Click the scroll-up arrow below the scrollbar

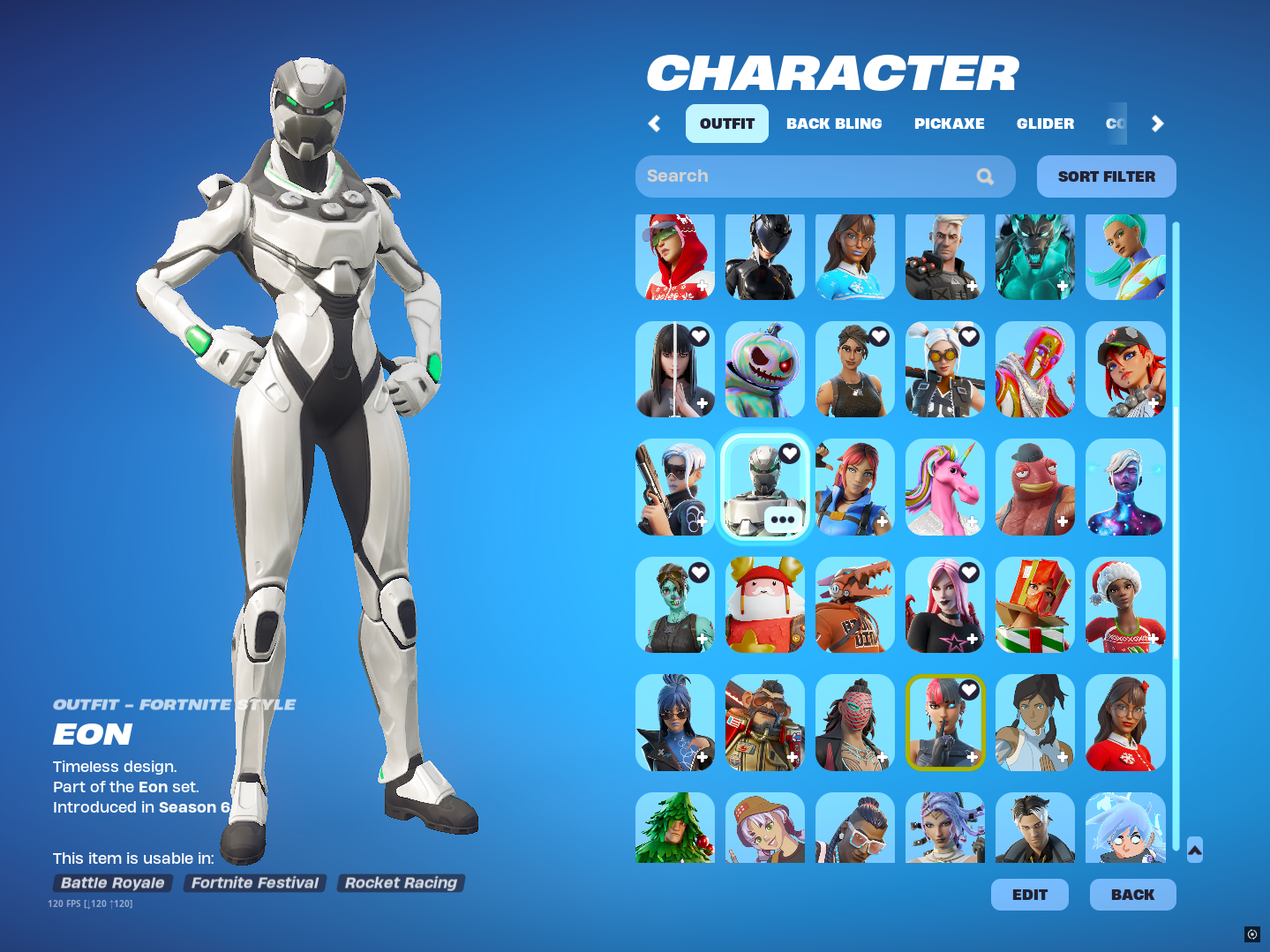click(x=1195, y=848)
